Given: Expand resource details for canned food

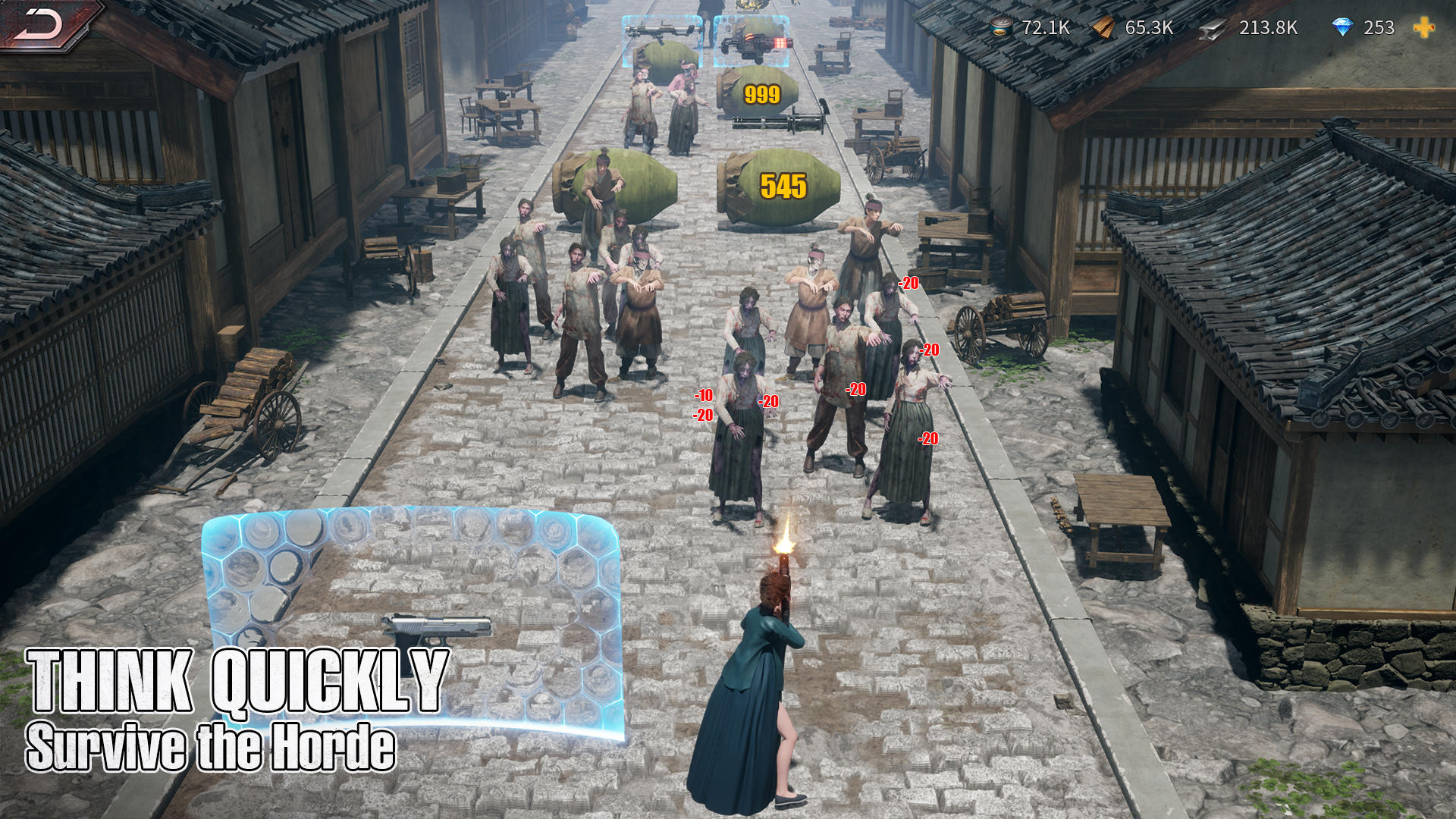Looking at the screenshot, I should coord(1001,30).
